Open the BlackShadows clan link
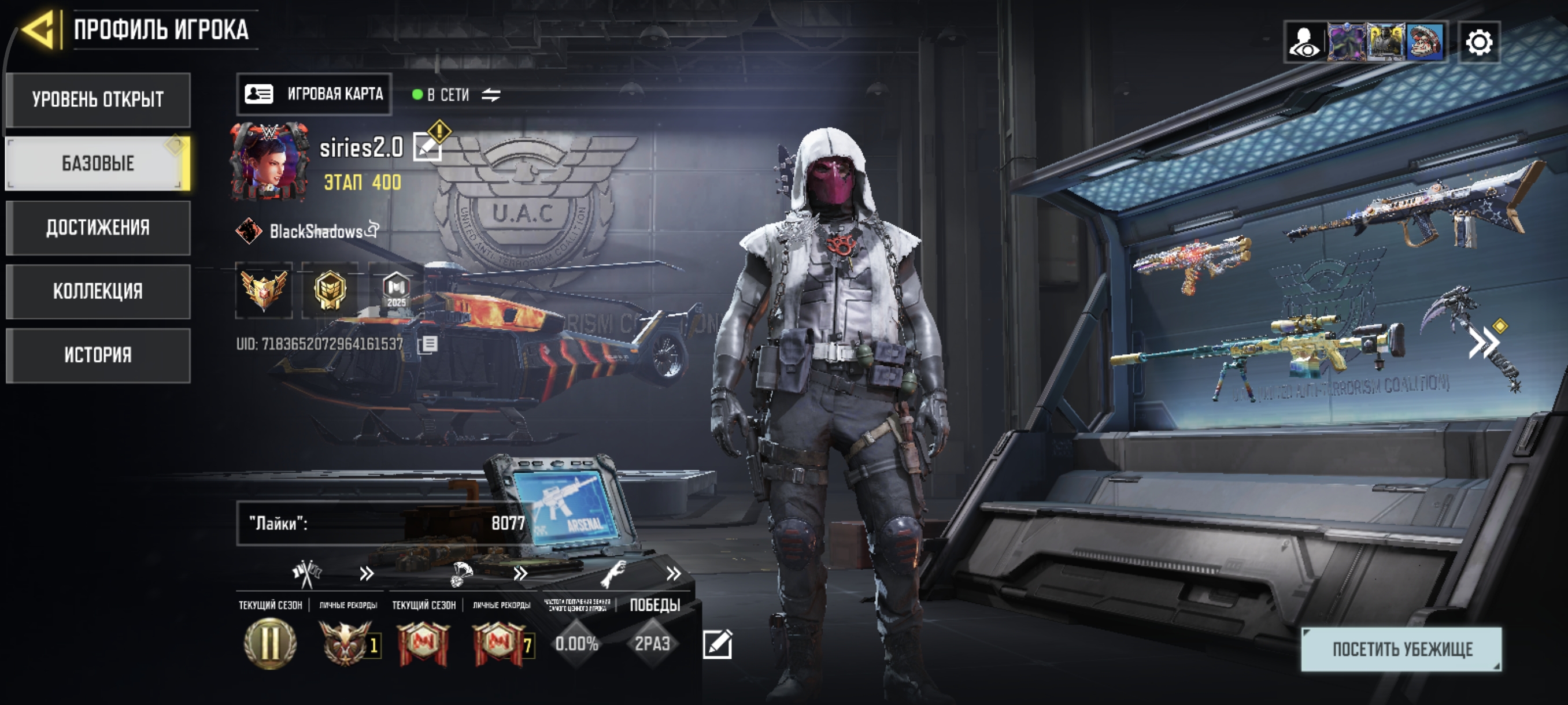1568x705 pixels. tap(315, 231)
